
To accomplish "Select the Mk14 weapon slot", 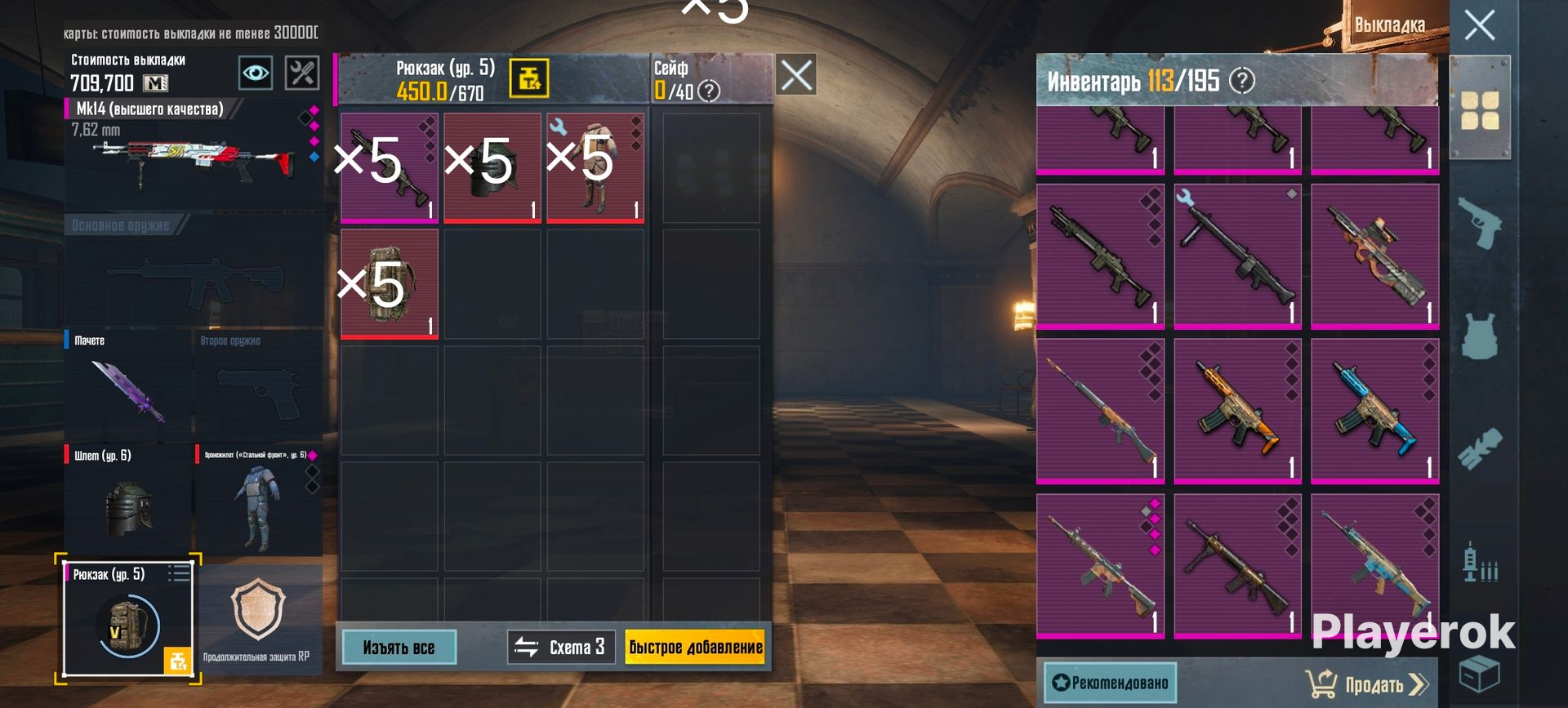I will coord(193,152).
